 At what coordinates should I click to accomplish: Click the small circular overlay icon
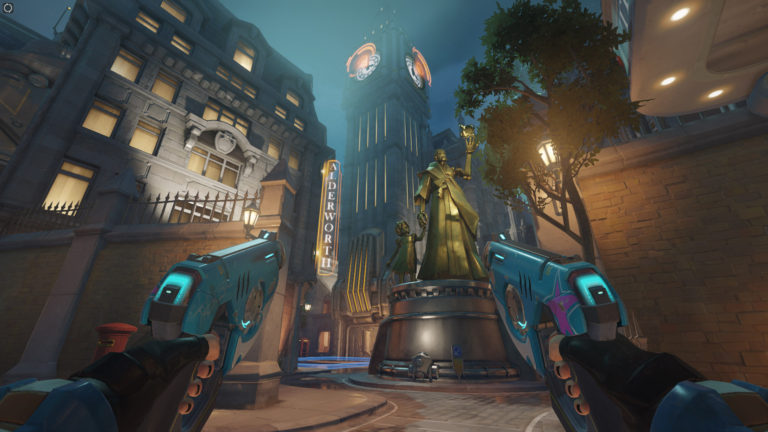click(x=8, y=8)
